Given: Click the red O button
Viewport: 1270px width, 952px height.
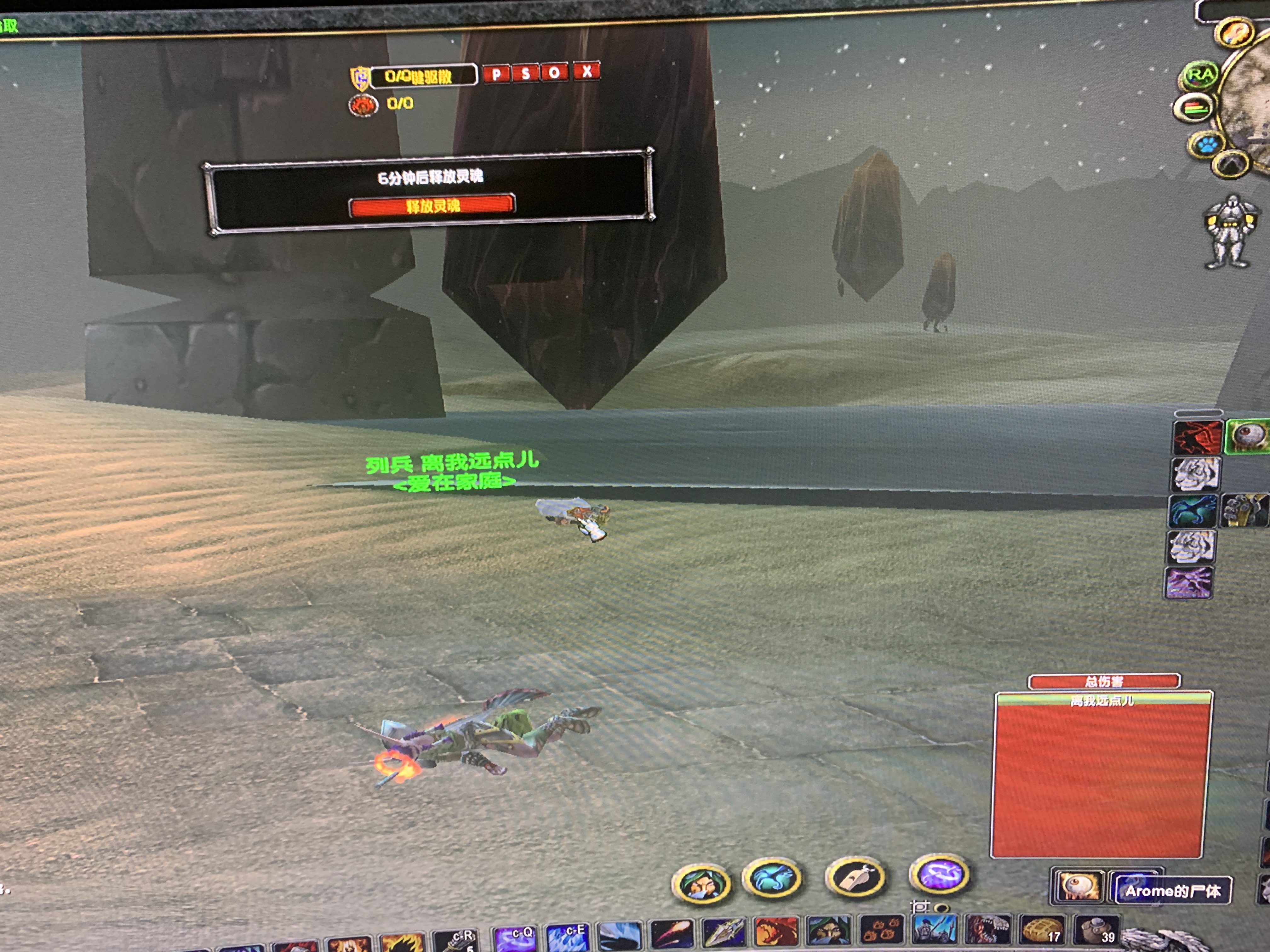Looking at the screenshot, I should pyautogui.click(x=554, y=72).
